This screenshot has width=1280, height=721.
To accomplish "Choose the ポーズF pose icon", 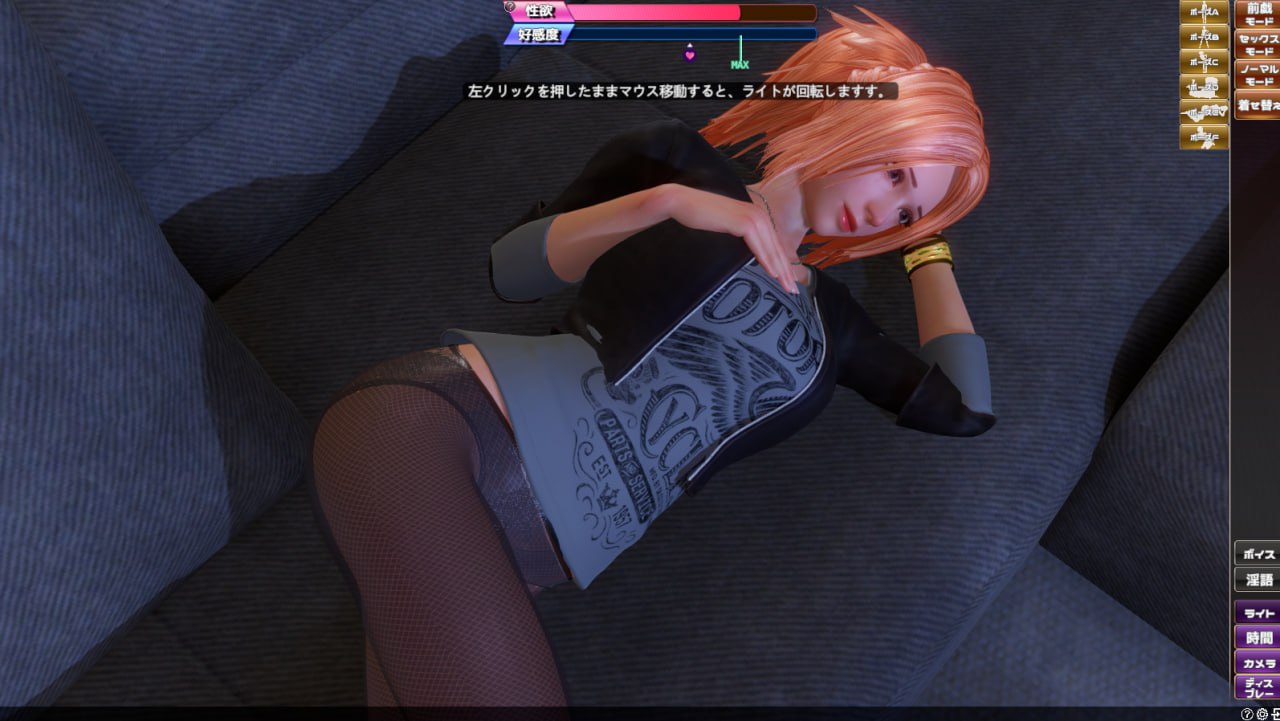I will 1203,137.
